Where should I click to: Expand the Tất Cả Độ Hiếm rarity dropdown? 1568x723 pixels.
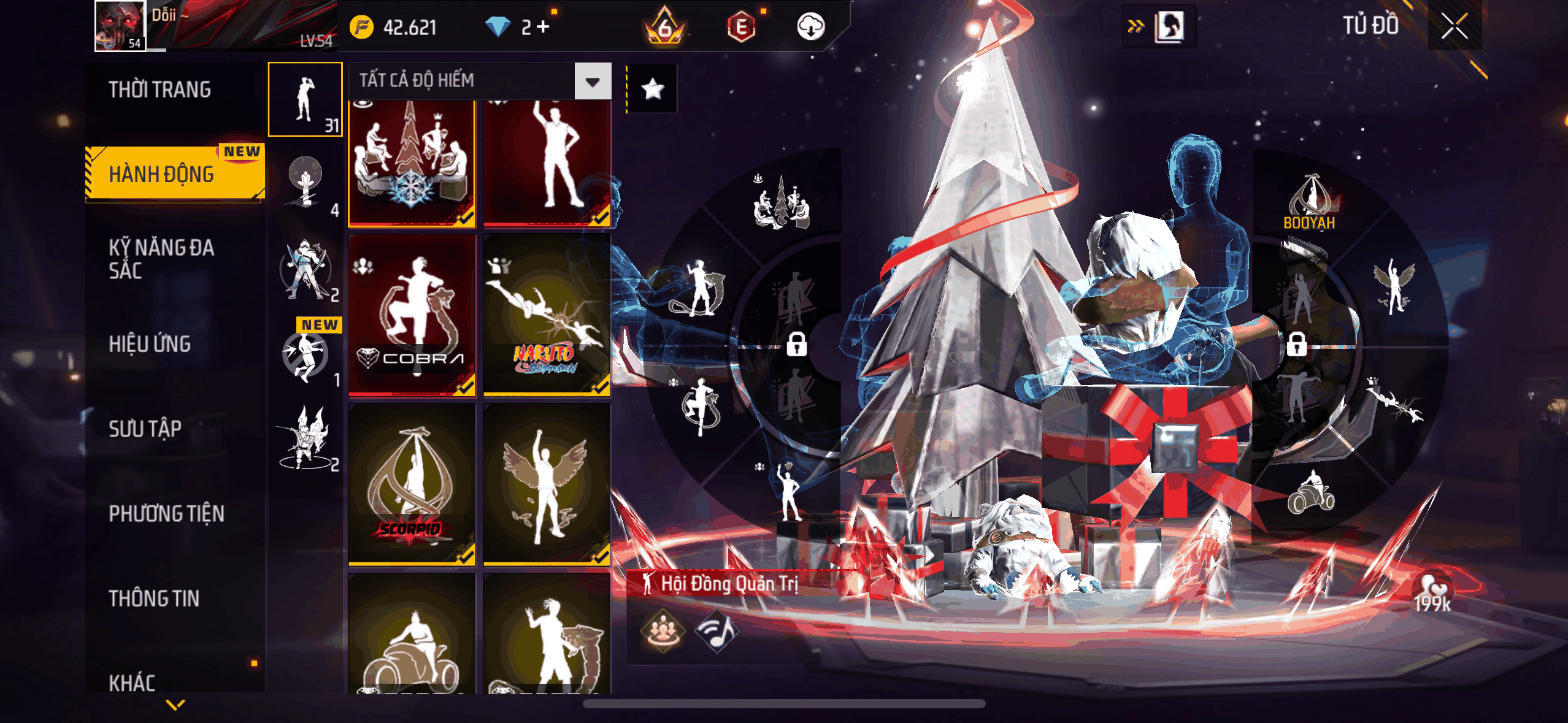pyautogui.click(x=593, y=81)
